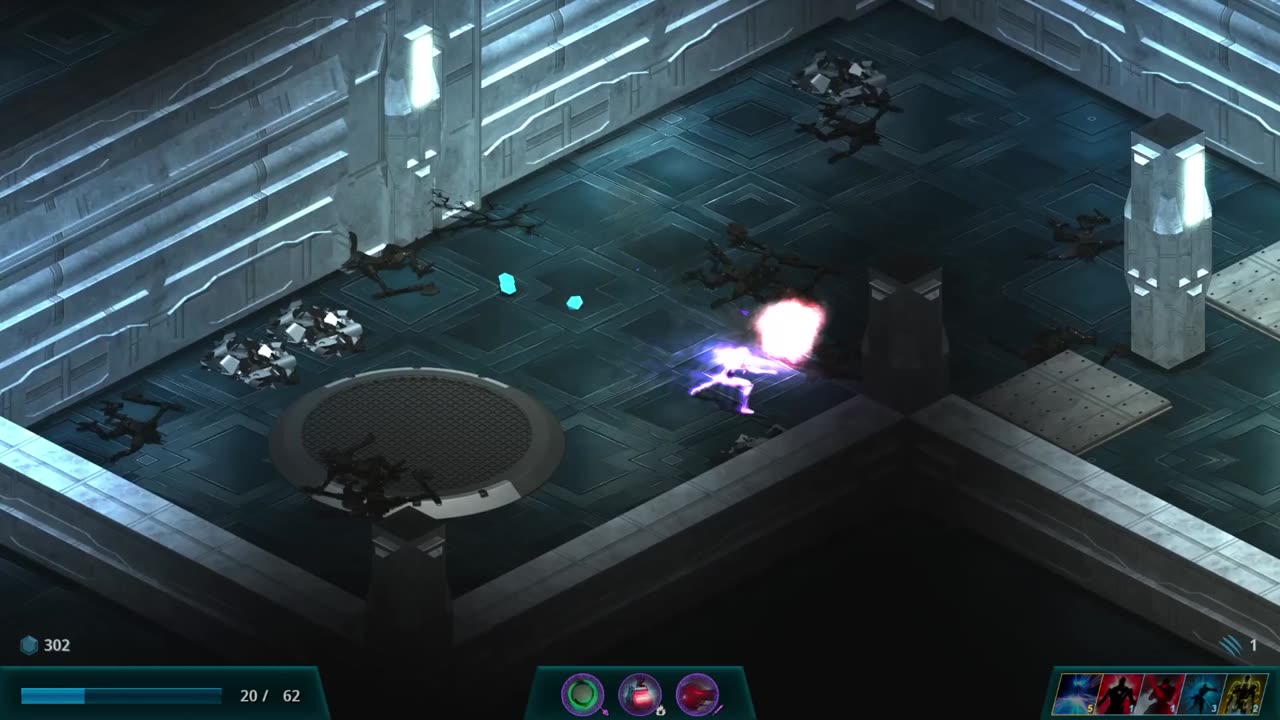Use the red canister ability
Image resolution: width=1280 pixels, height=720 pixels.
click(x=640, y=693)
